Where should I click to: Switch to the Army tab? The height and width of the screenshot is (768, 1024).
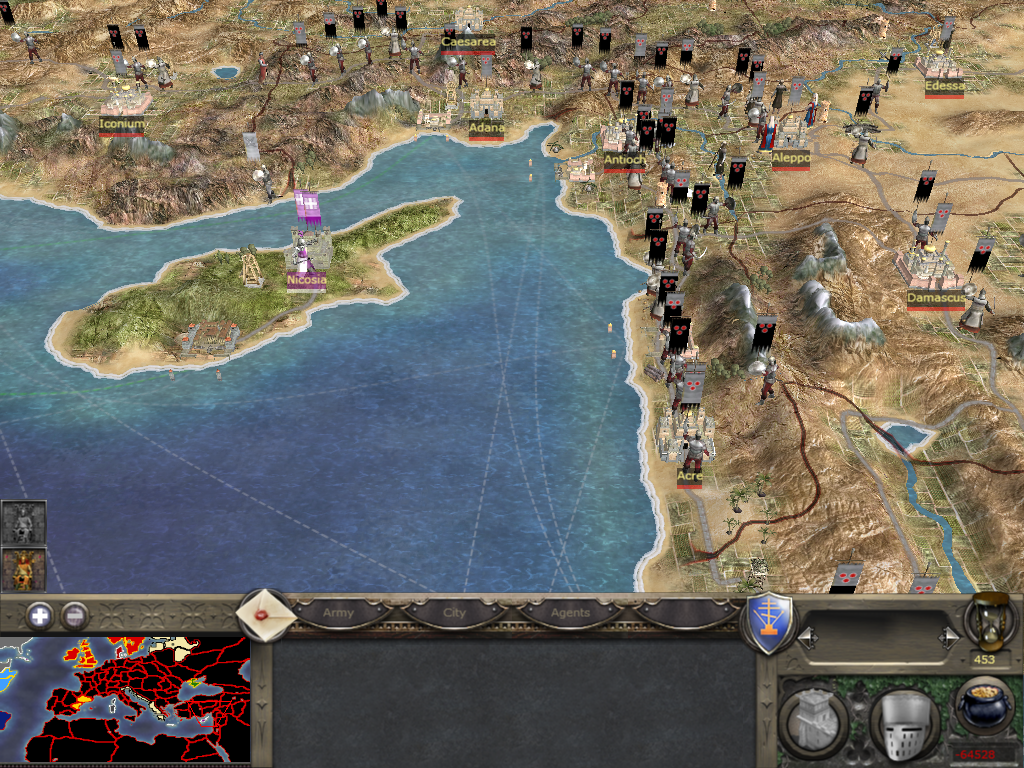coord(338,612)
